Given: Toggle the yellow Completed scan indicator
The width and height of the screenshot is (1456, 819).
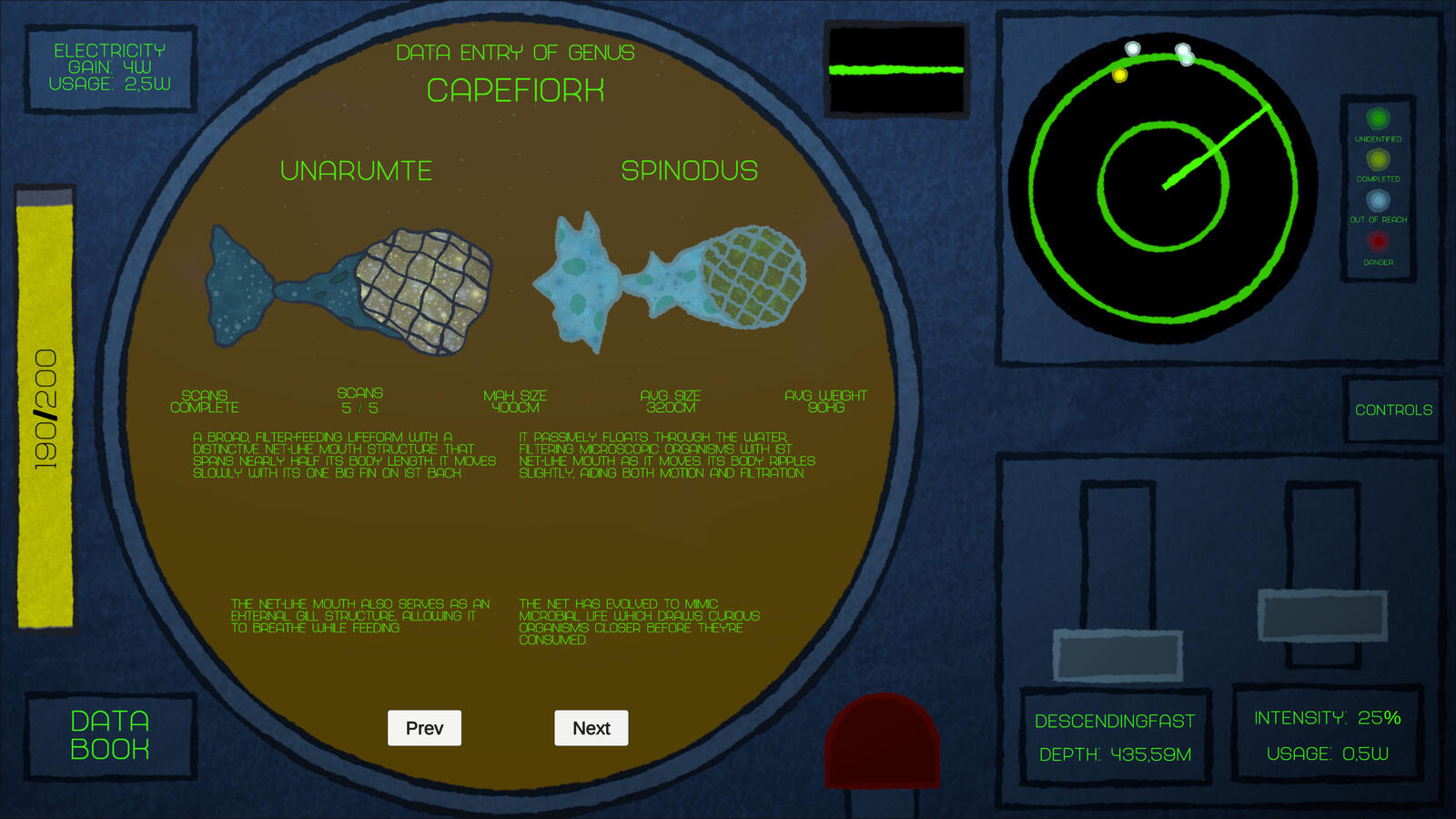Looking at the screenshot, I should (1376, 161).
